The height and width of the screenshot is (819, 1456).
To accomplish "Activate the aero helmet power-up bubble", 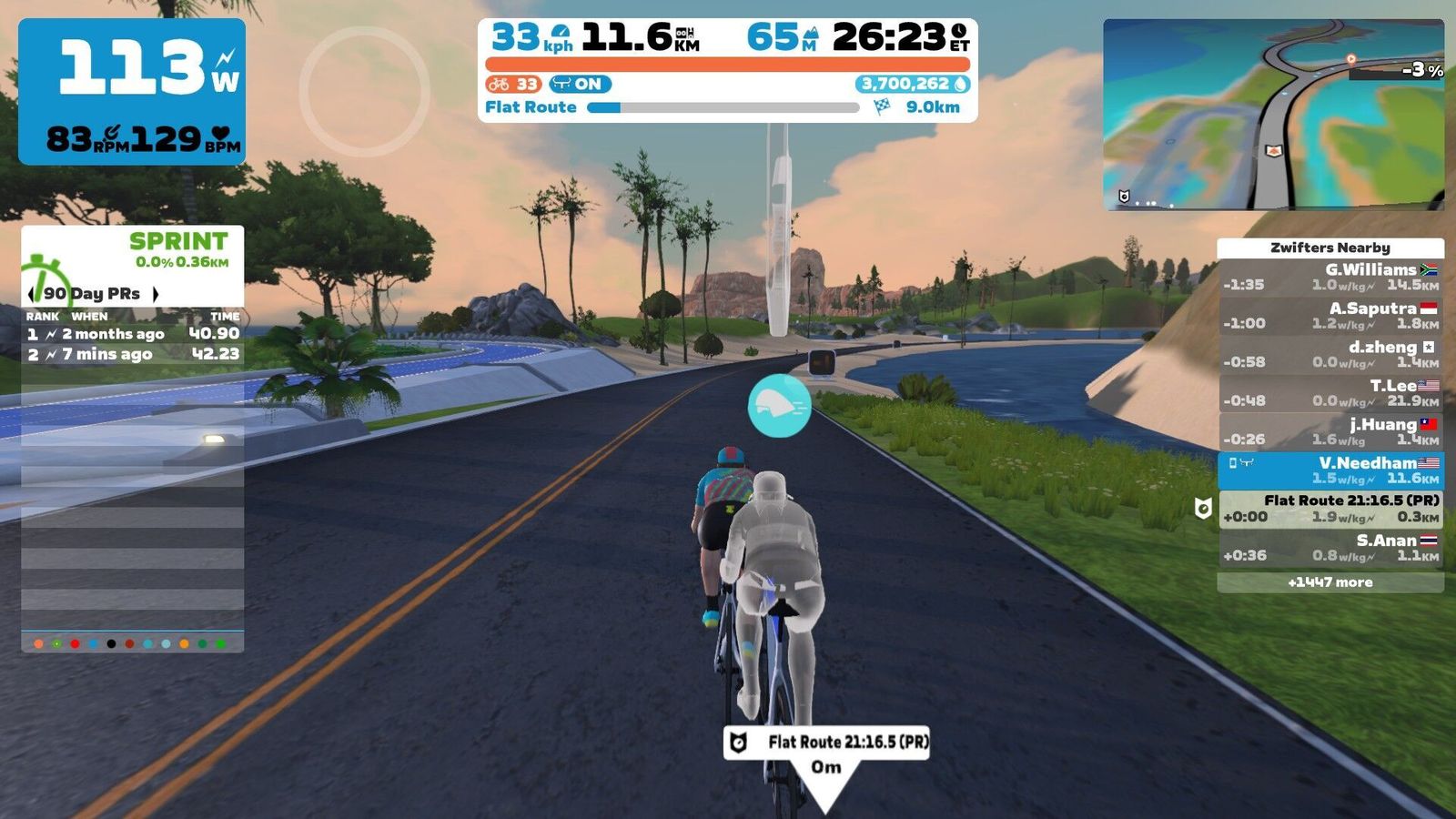I will click(x=779, y=406).
